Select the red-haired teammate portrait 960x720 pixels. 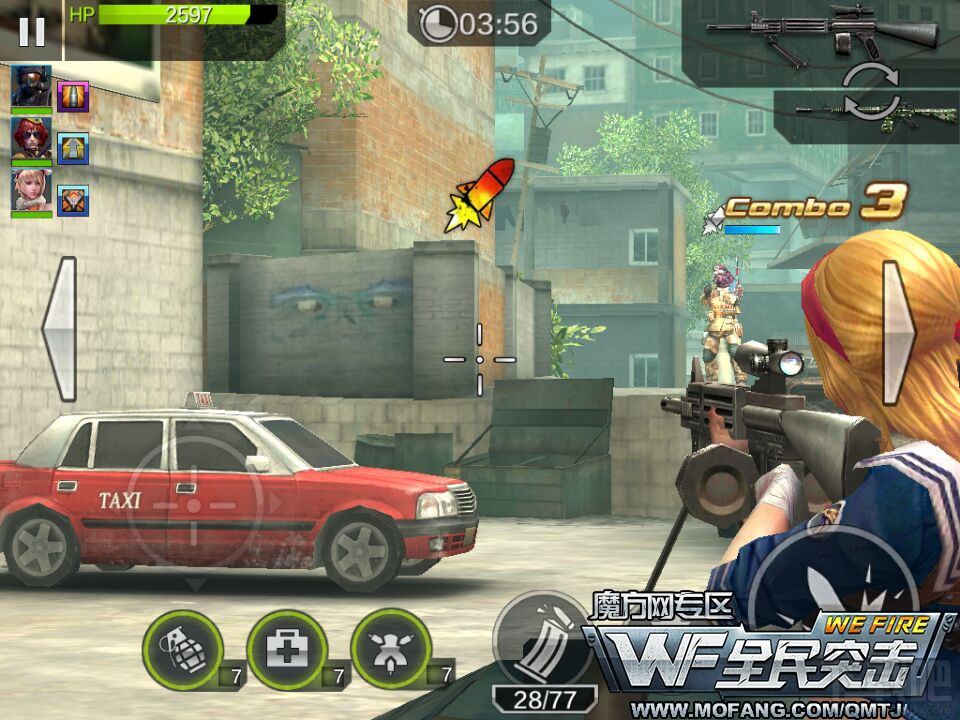pos(31,138)
